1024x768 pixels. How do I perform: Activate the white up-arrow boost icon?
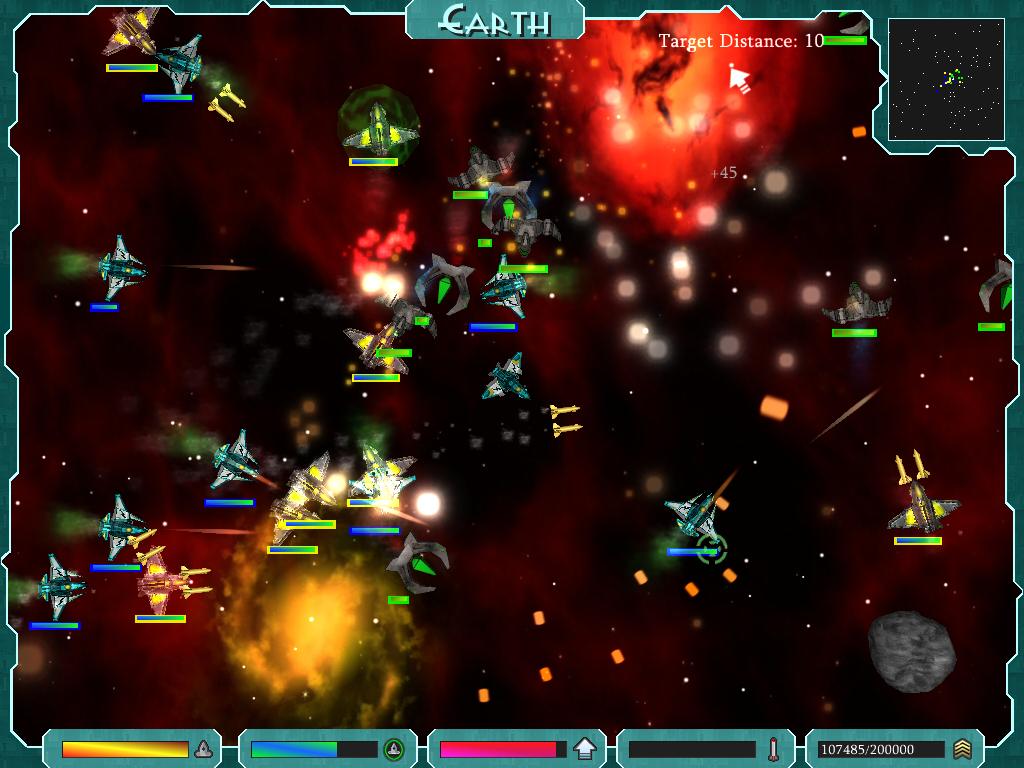tap(585, 748)
